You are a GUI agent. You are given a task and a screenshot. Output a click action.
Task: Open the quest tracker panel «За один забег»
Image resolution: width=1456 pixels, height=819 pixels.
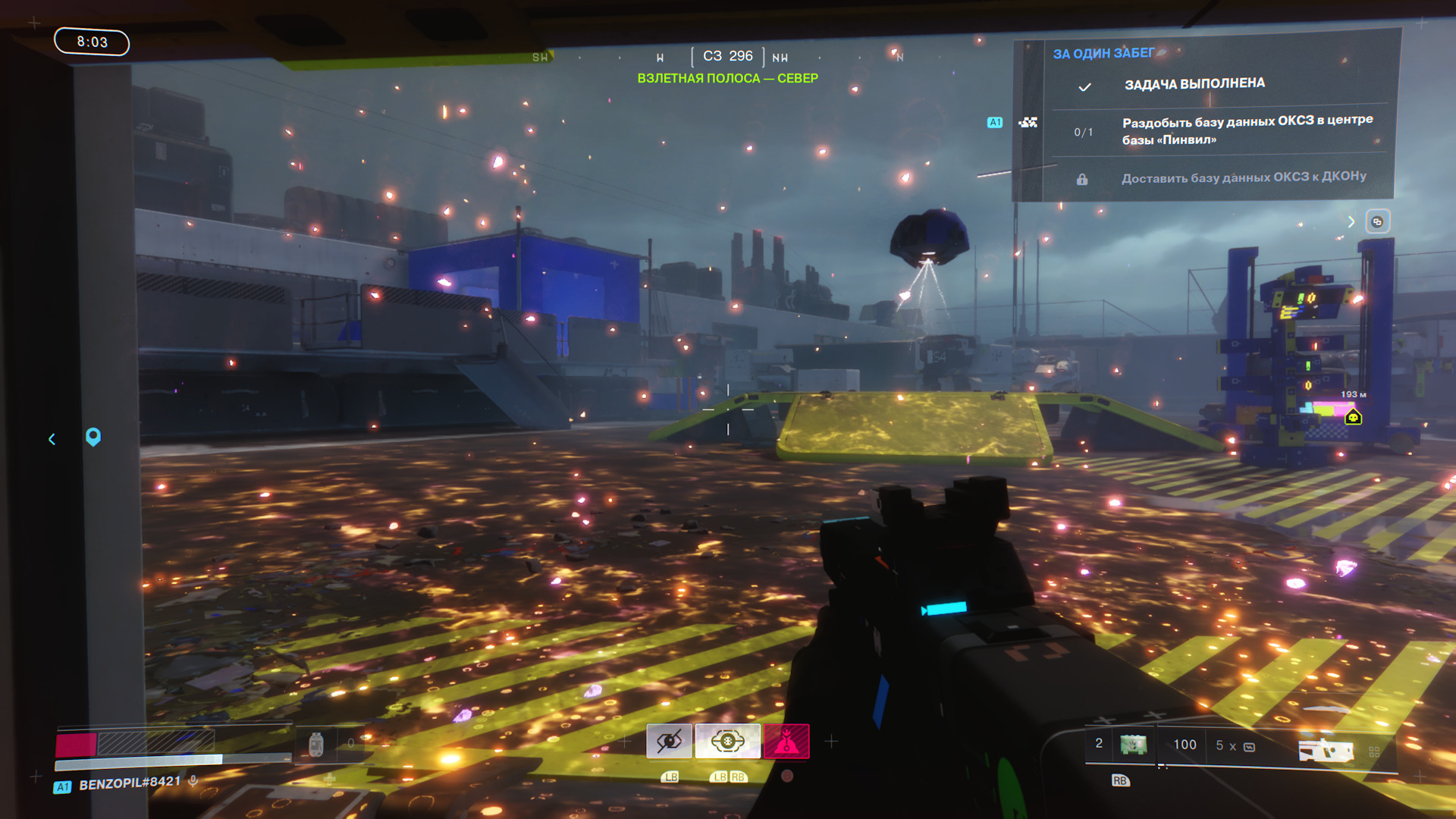[x=1103, y=53]
